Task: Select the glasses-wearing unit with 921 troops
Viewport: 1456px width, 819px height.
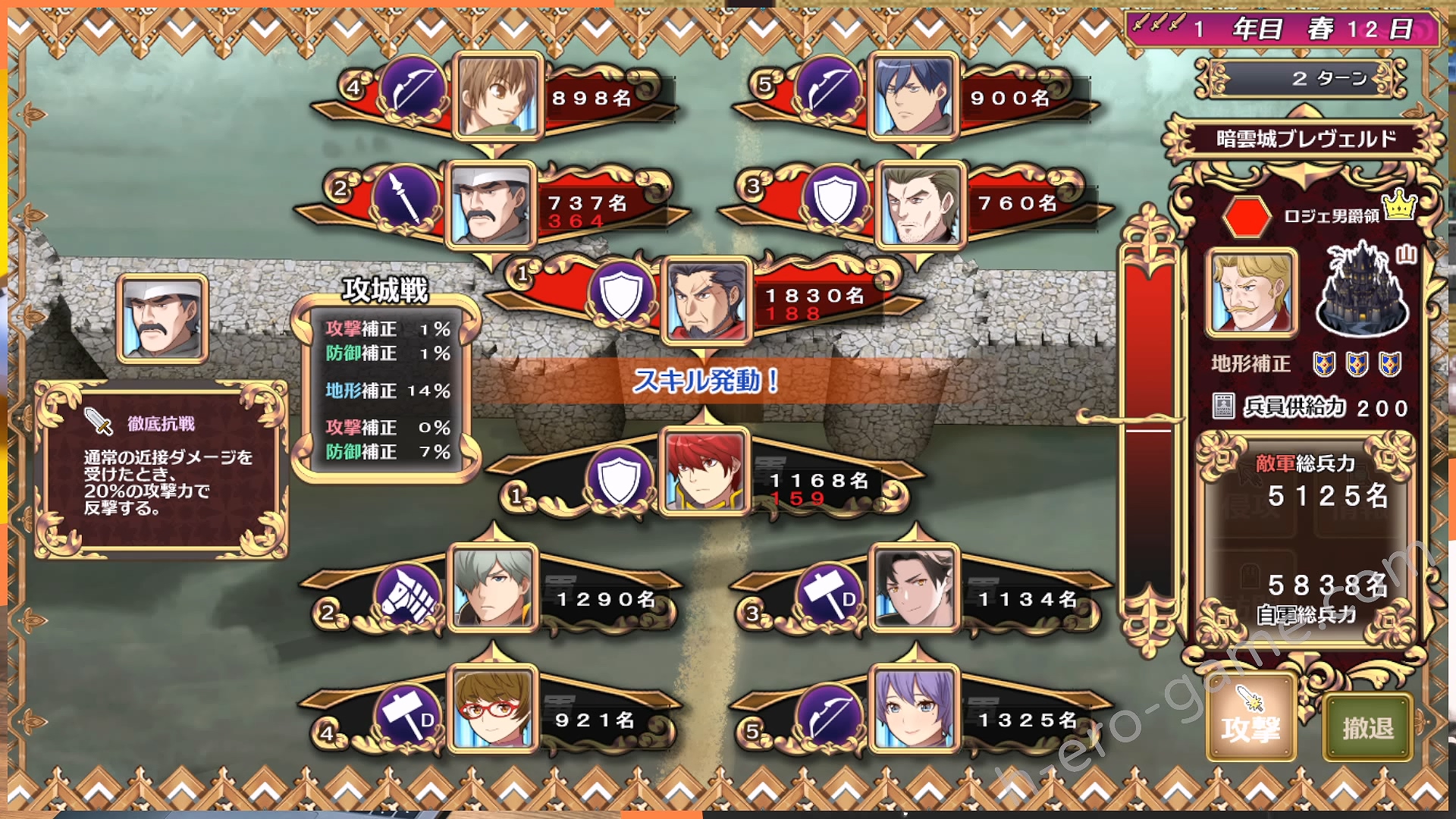Action: coord(493,710)
